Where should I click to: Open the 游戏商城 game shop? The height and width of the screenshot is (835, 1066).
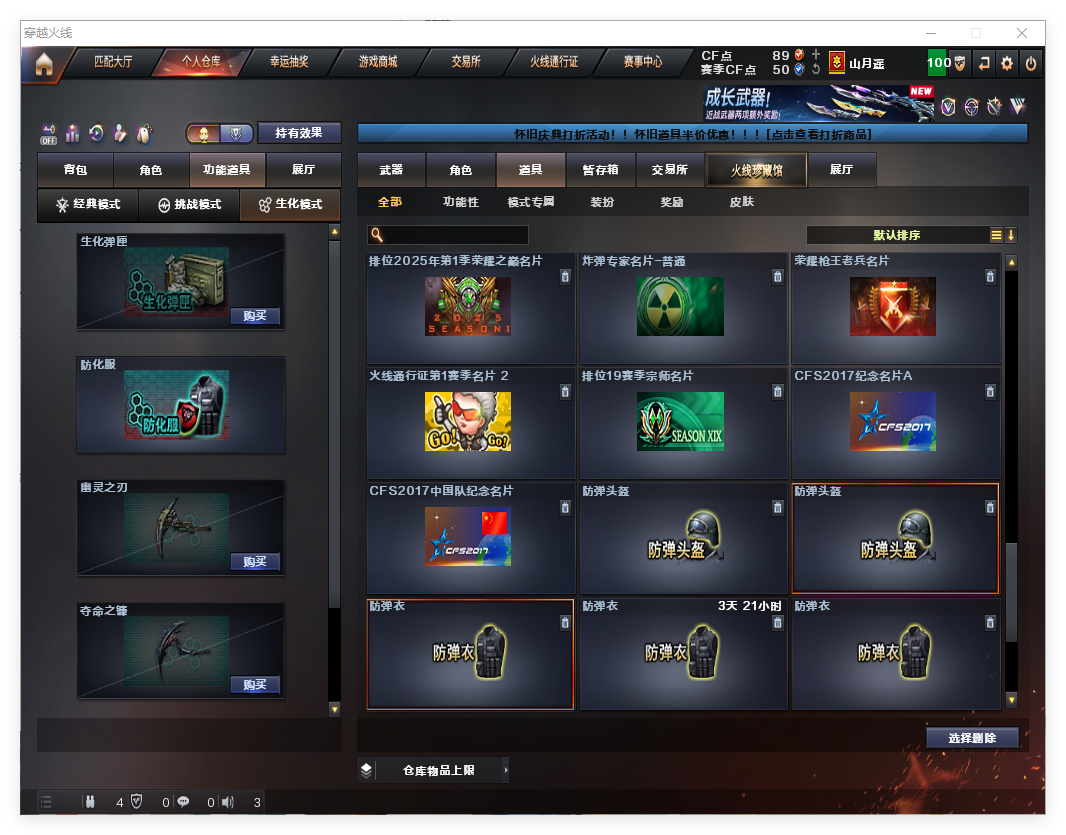pyautogui.click(x=378, y=62)
